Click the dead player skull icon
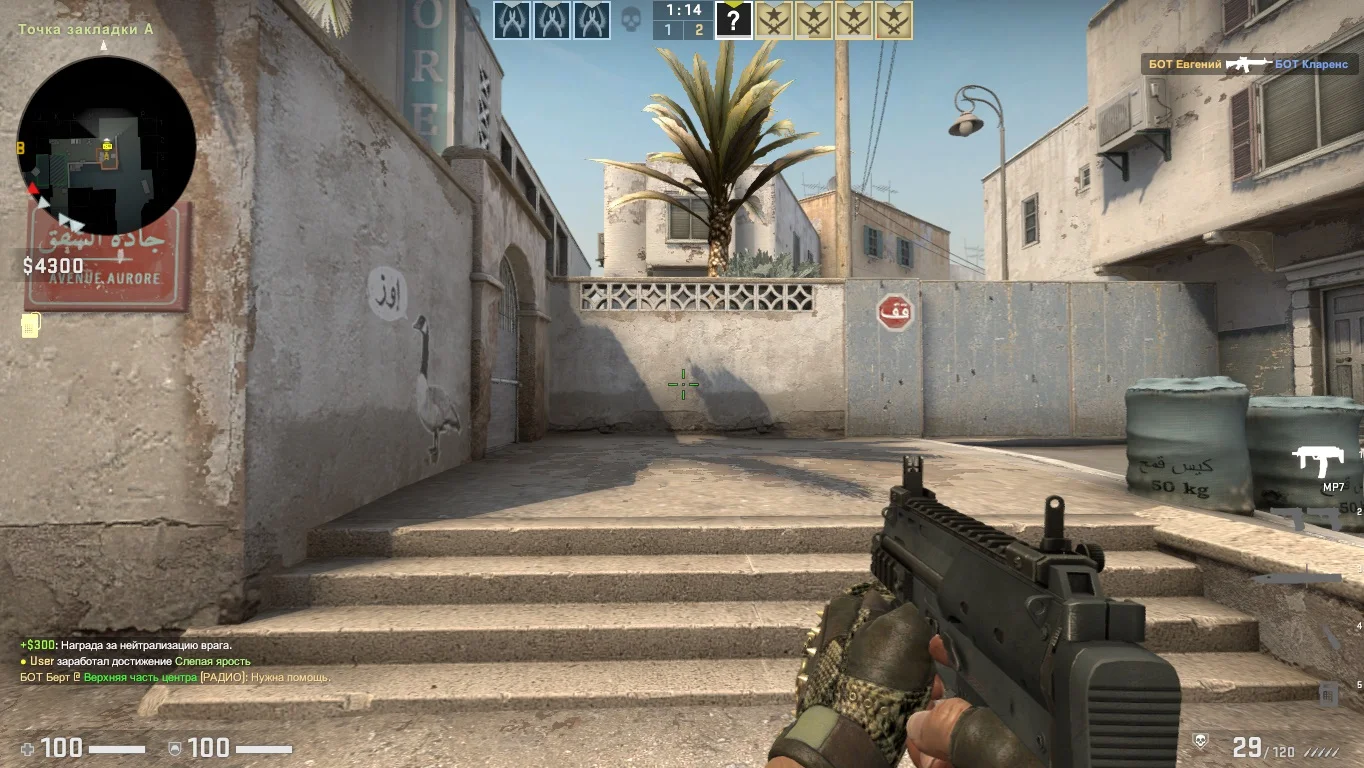The height and width of the screenshot is (768, 1364). pyautogui.click(x=631, y=20)
